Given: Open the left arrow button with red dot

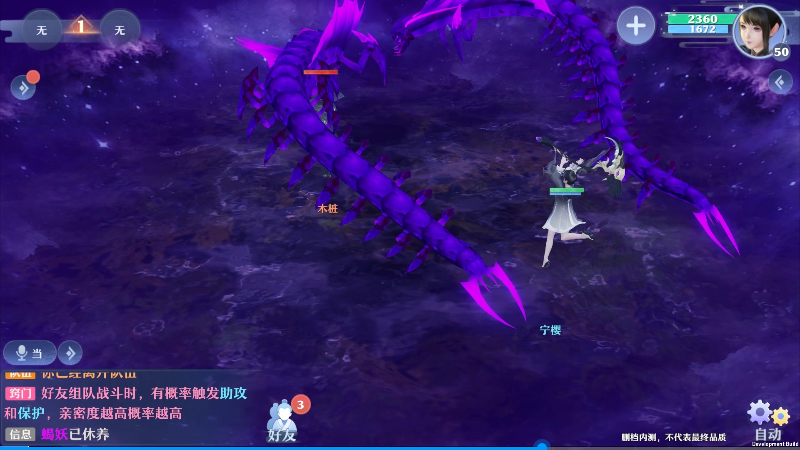Looking at the screenshot, I should [x=23, y=88].
